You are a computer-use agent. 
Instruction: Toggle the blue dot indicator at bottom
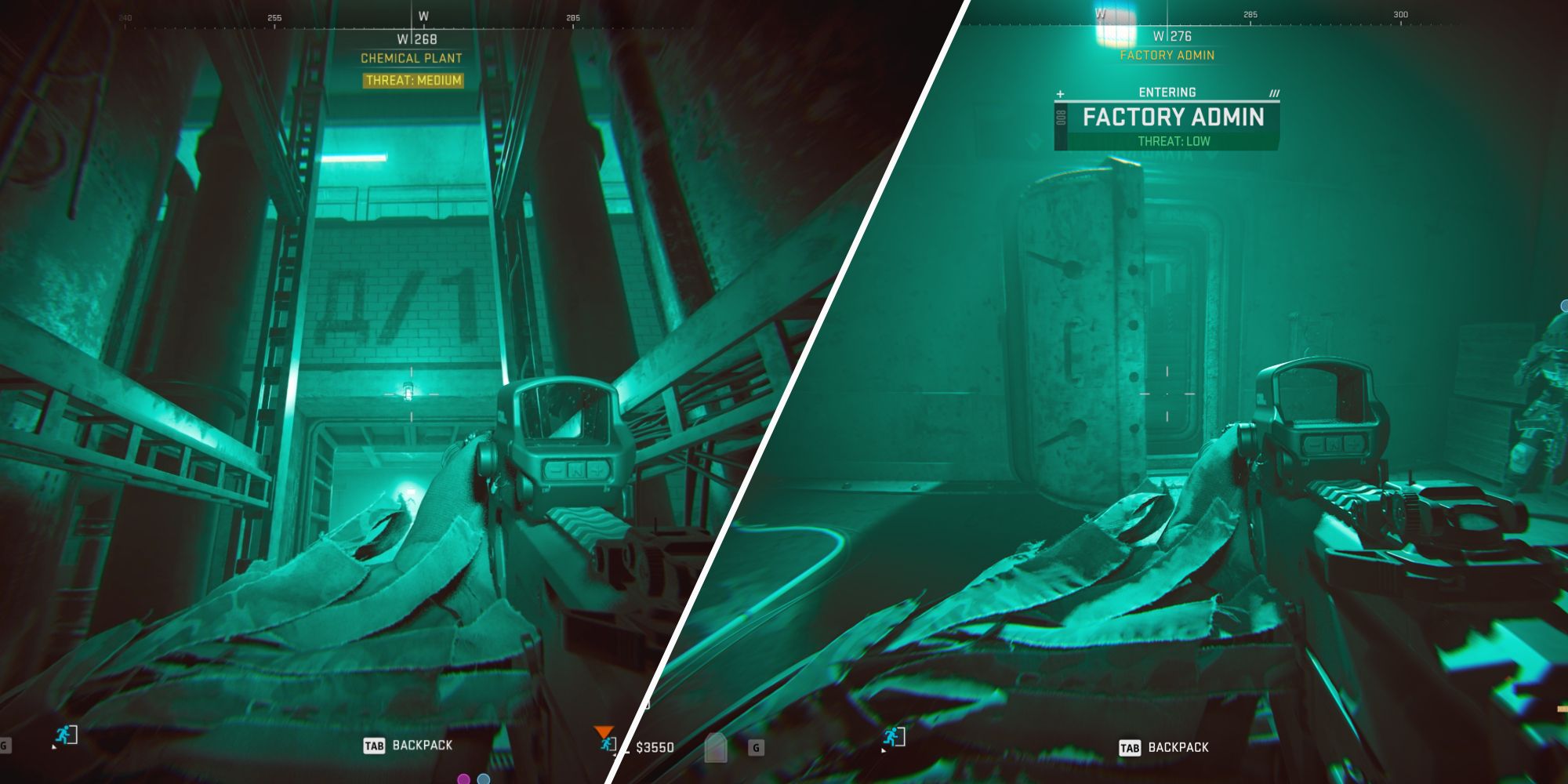pyautogui.click(x=483, y=780)
